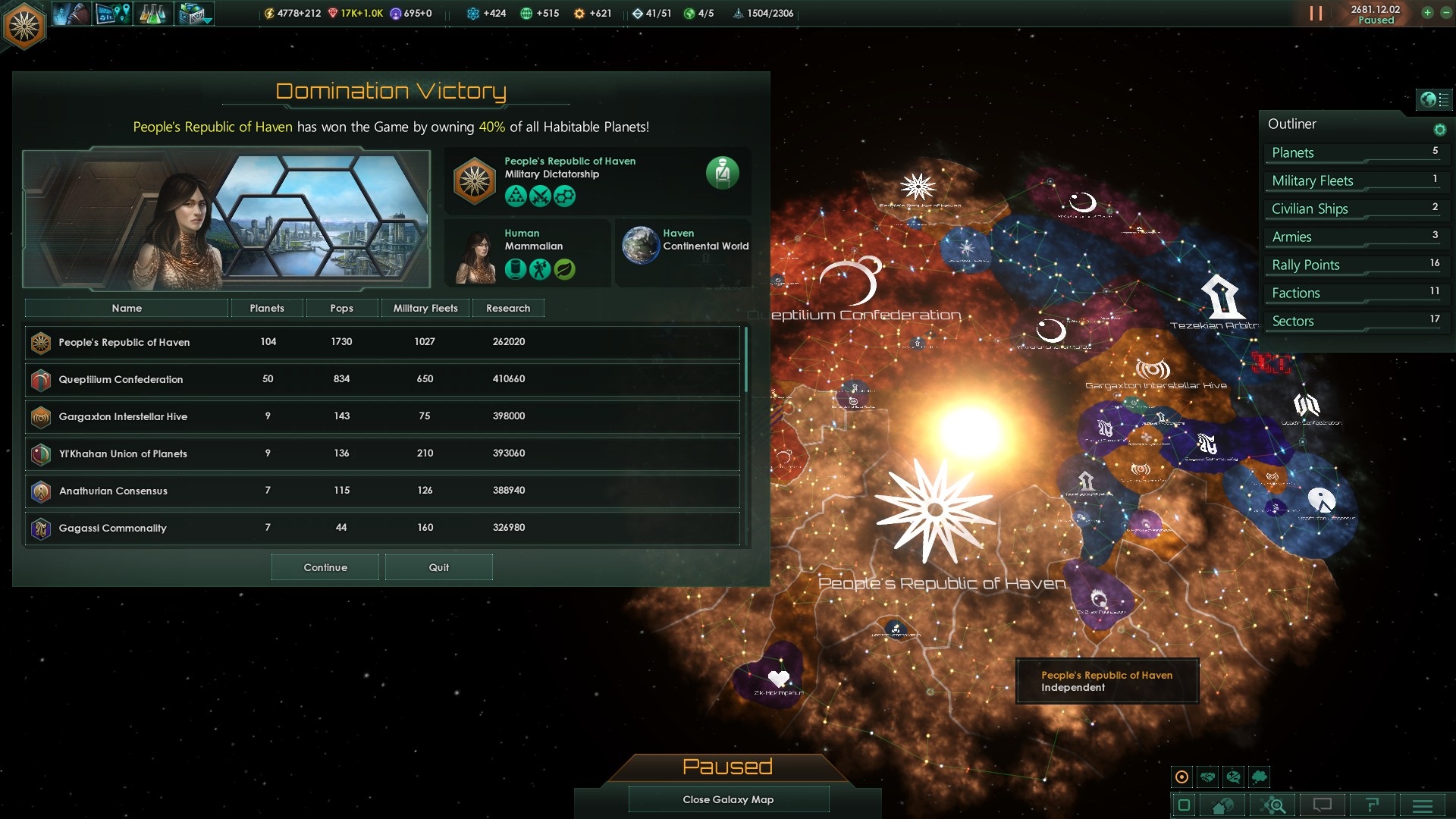Toggle the pause button near date
The height and width of the screenshot is (819, 1456).
coord(1316,14)
